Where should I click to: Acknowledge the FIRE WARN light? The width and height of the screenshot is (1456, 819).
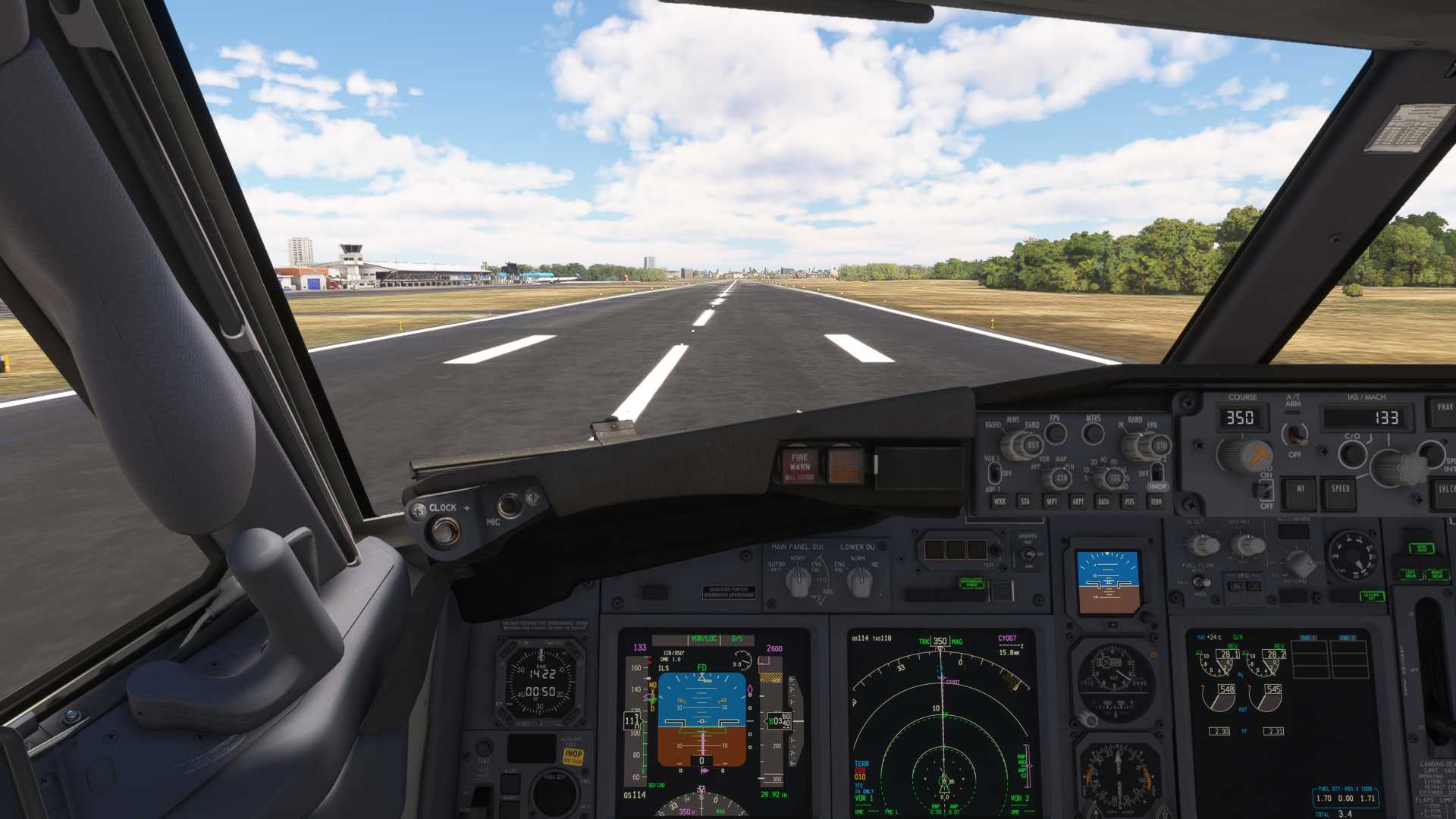point(799,464)
